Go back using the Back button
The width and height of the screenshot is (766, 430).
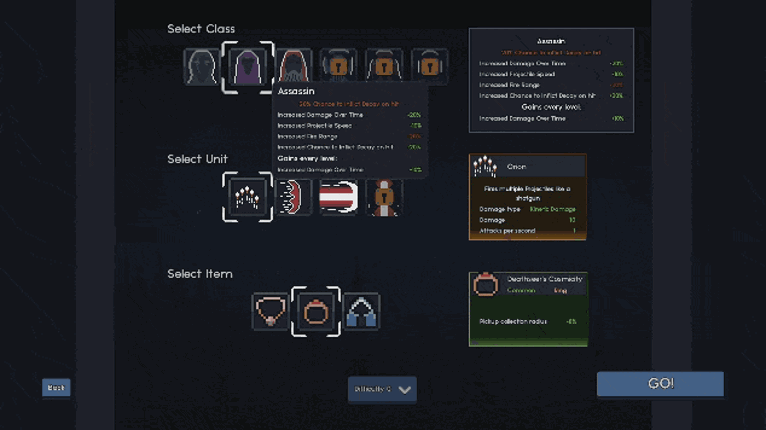click(56, 388)
